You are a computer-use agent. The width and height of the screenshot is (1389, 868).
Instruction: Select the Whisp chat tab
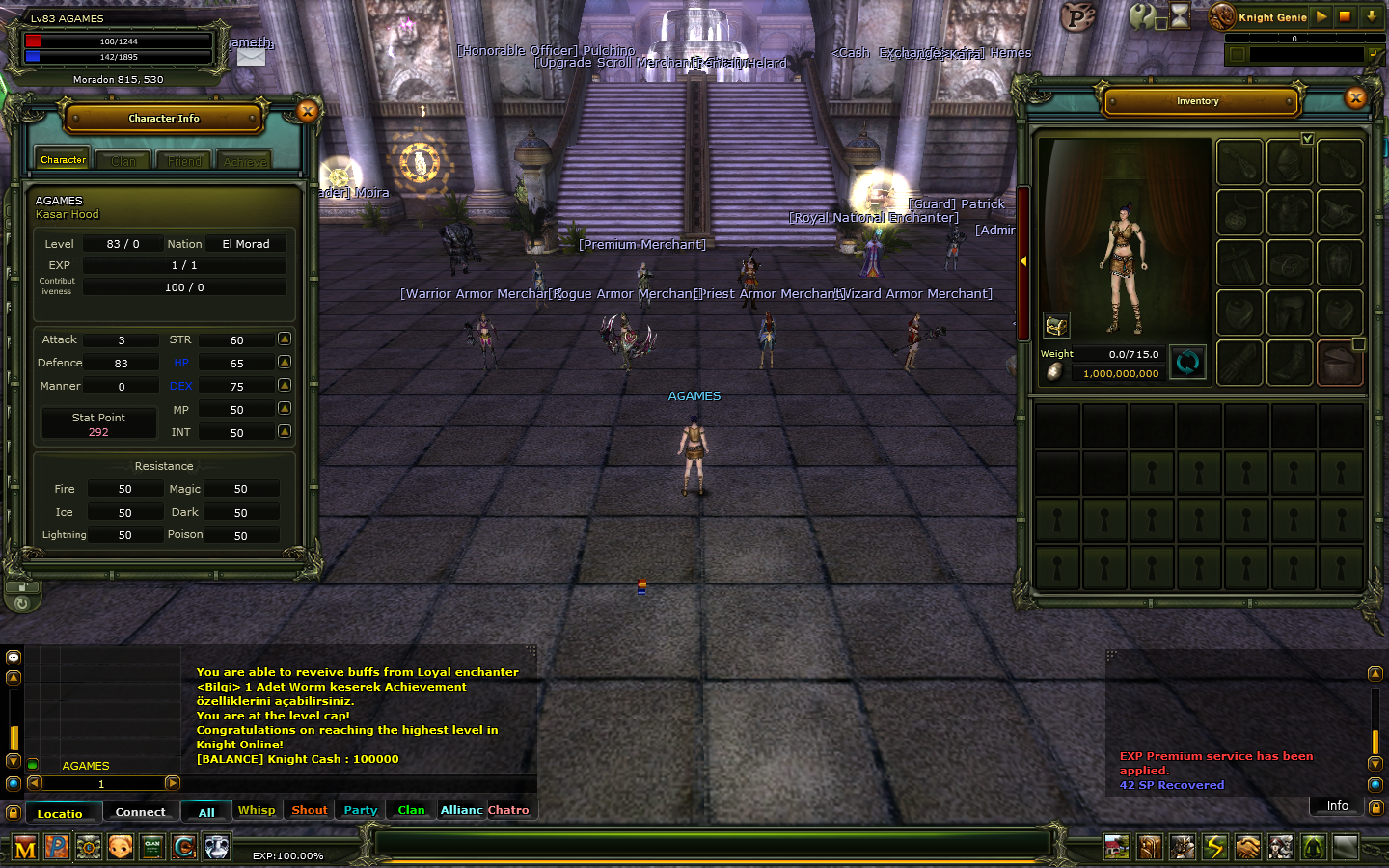point(257,810)
